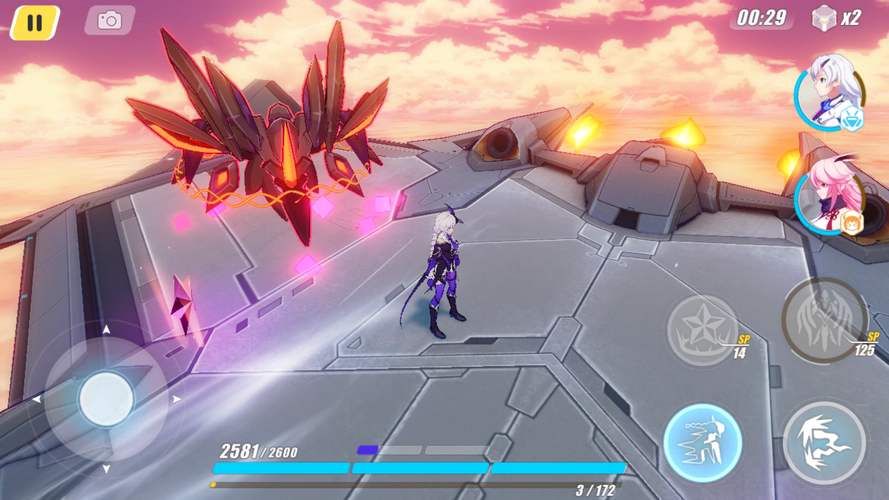The width and height of the screenshot is (889, 500).
Task: Tap the cube x2 item counter
Action: pos(836,18)
